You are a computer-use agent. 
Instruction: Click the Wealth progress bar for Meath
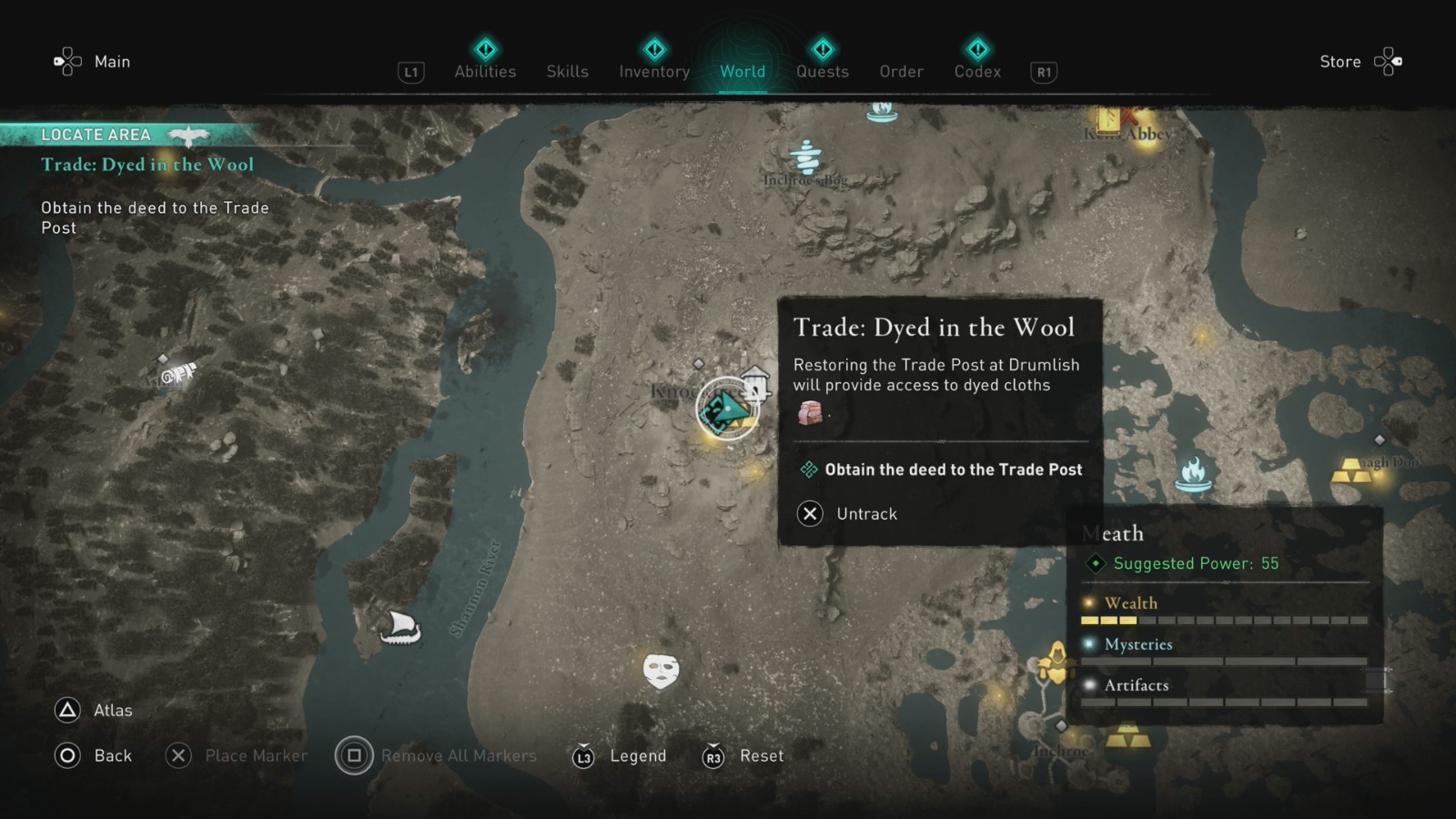pyautogui.click(x=1224, y=619)
